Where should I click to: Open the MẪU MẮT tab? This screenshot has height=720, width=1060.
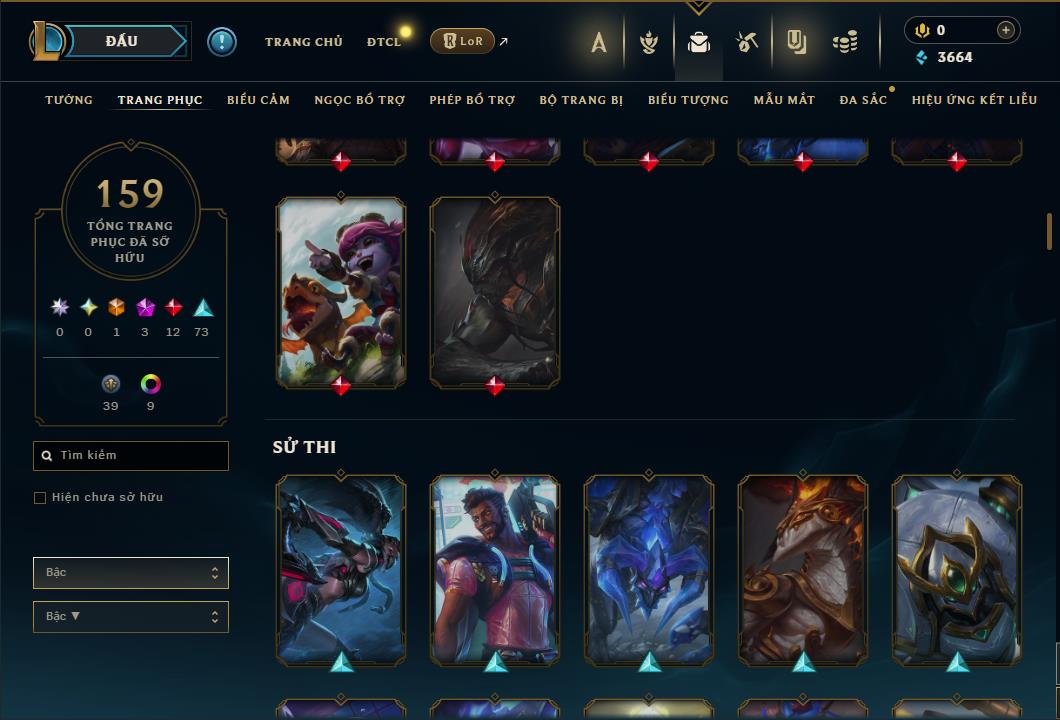tap(784, 100)
